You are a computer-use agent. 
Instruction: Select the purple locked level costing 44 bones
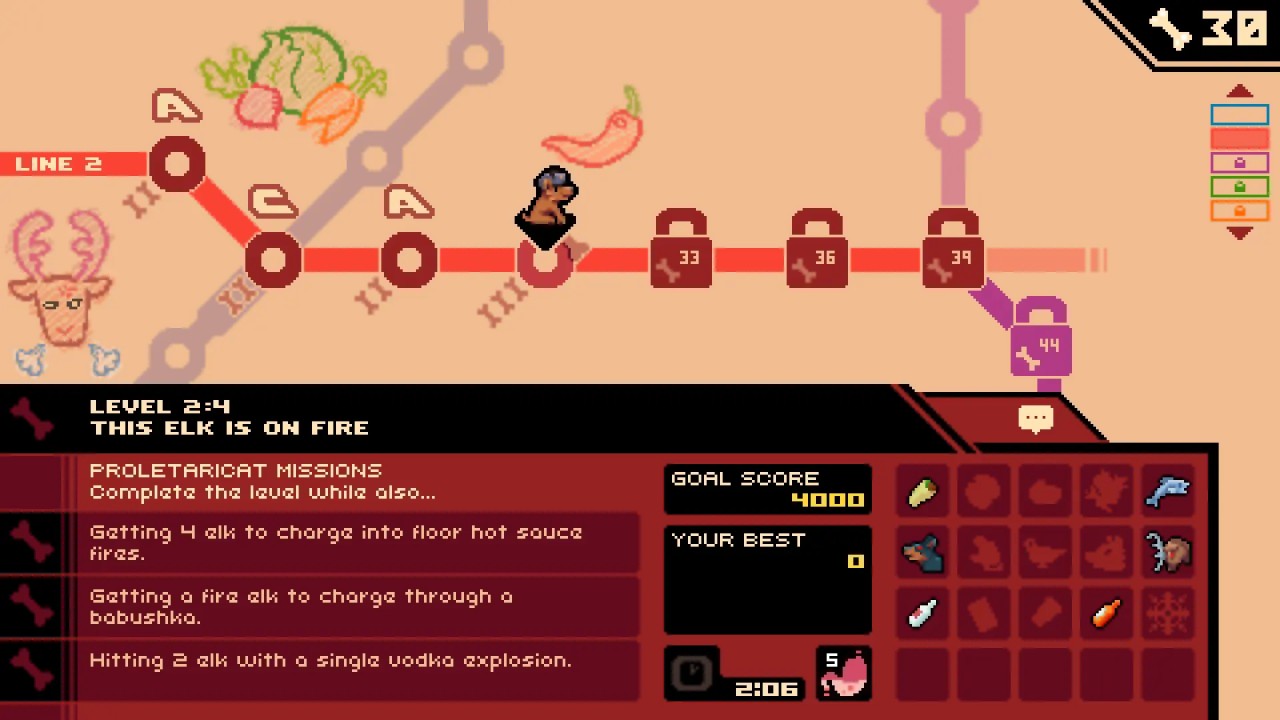click(1041, 345)
